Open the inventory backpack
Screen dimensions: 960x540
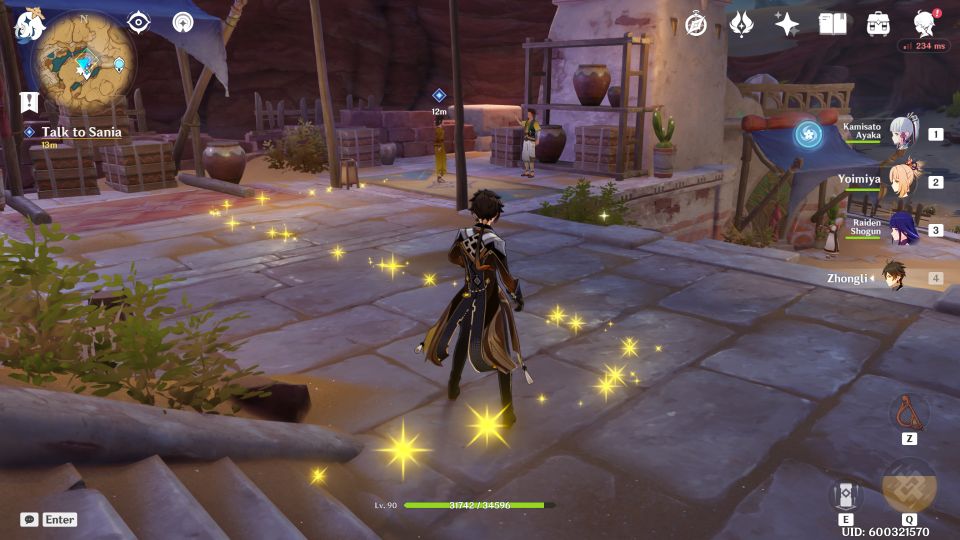pos(878,24)
